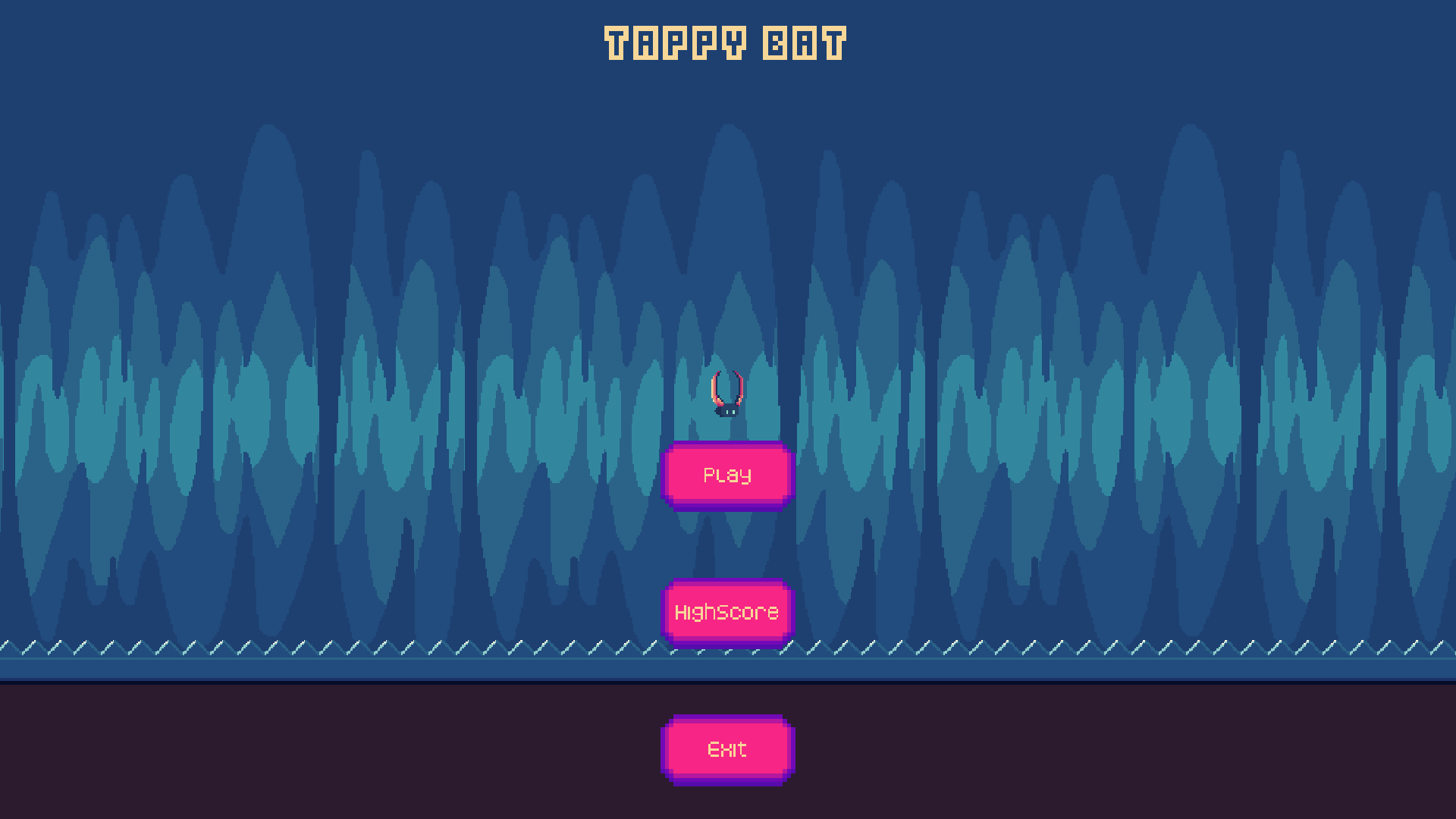Select the bat's black body

point(728,412)
